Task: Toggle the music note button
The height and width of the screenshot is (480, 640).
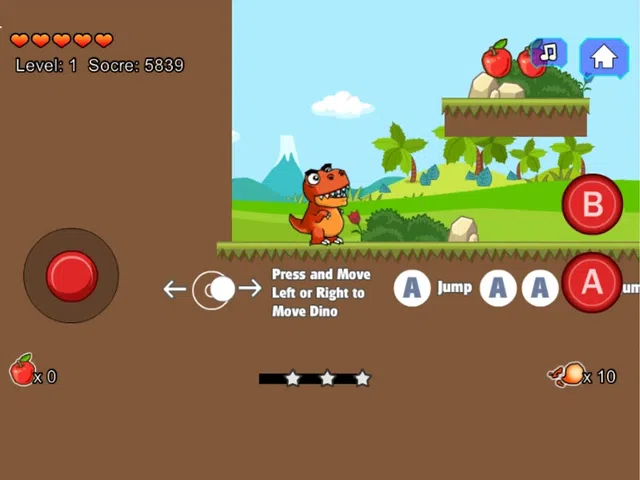Action: (x=549, y=54)
